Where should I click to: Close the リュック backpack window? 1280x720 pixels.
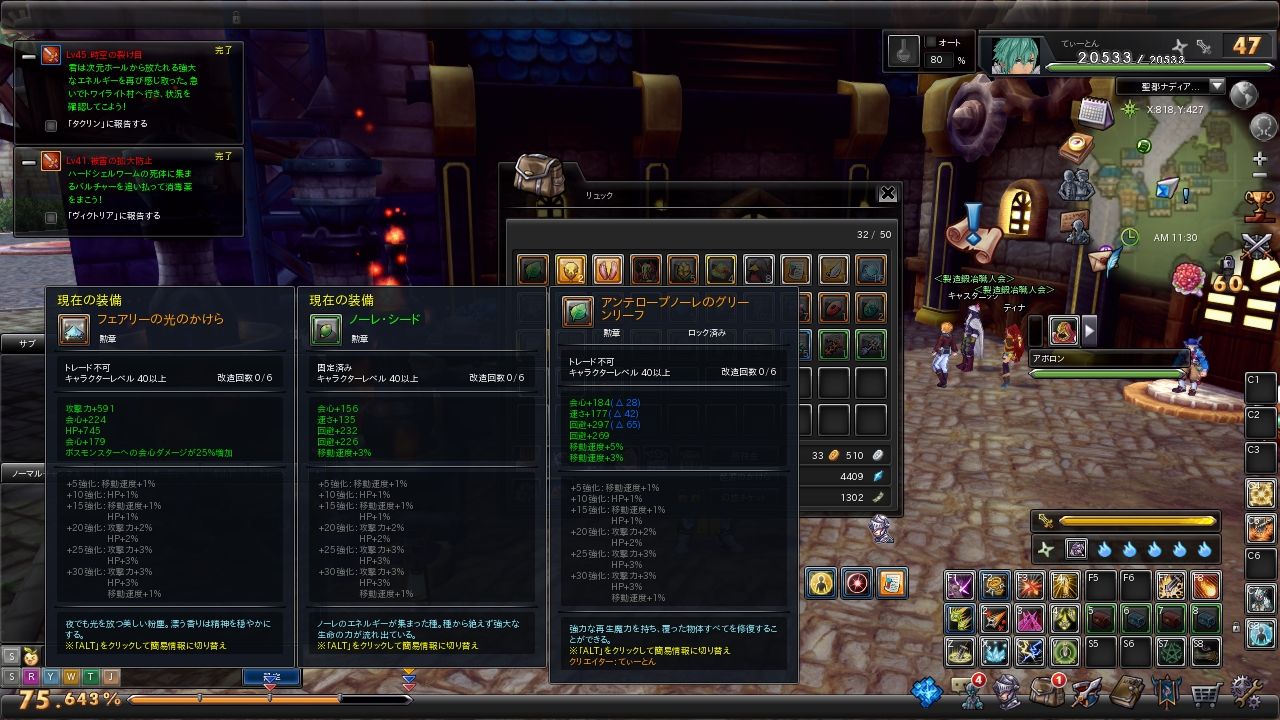click(887, 194)
